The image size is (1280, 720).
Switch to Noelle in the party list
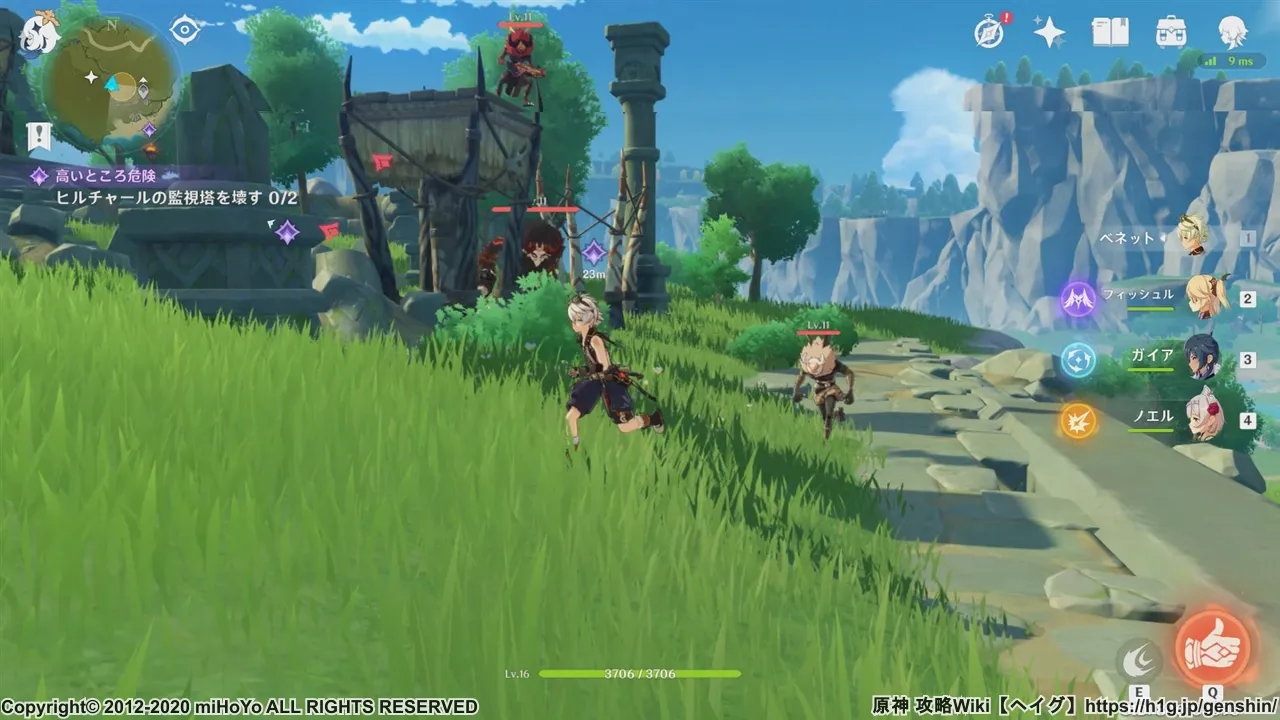[x=1204, y=418]
